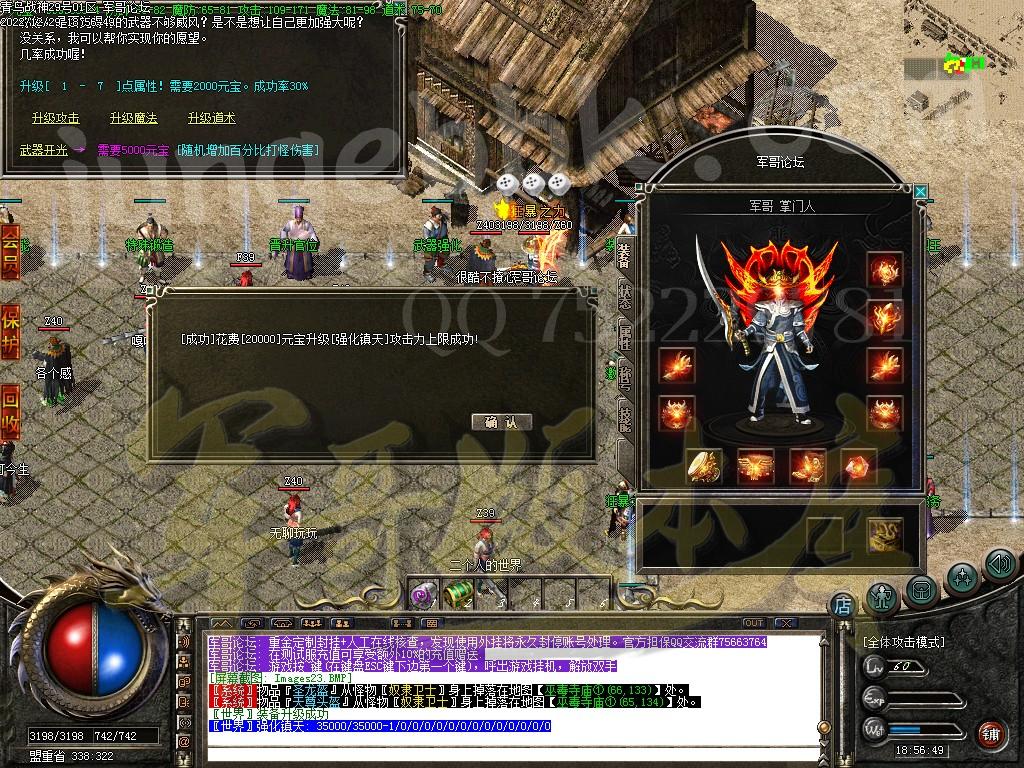Choose the 升级魔法 upgrade option

(x=133, y=118)
